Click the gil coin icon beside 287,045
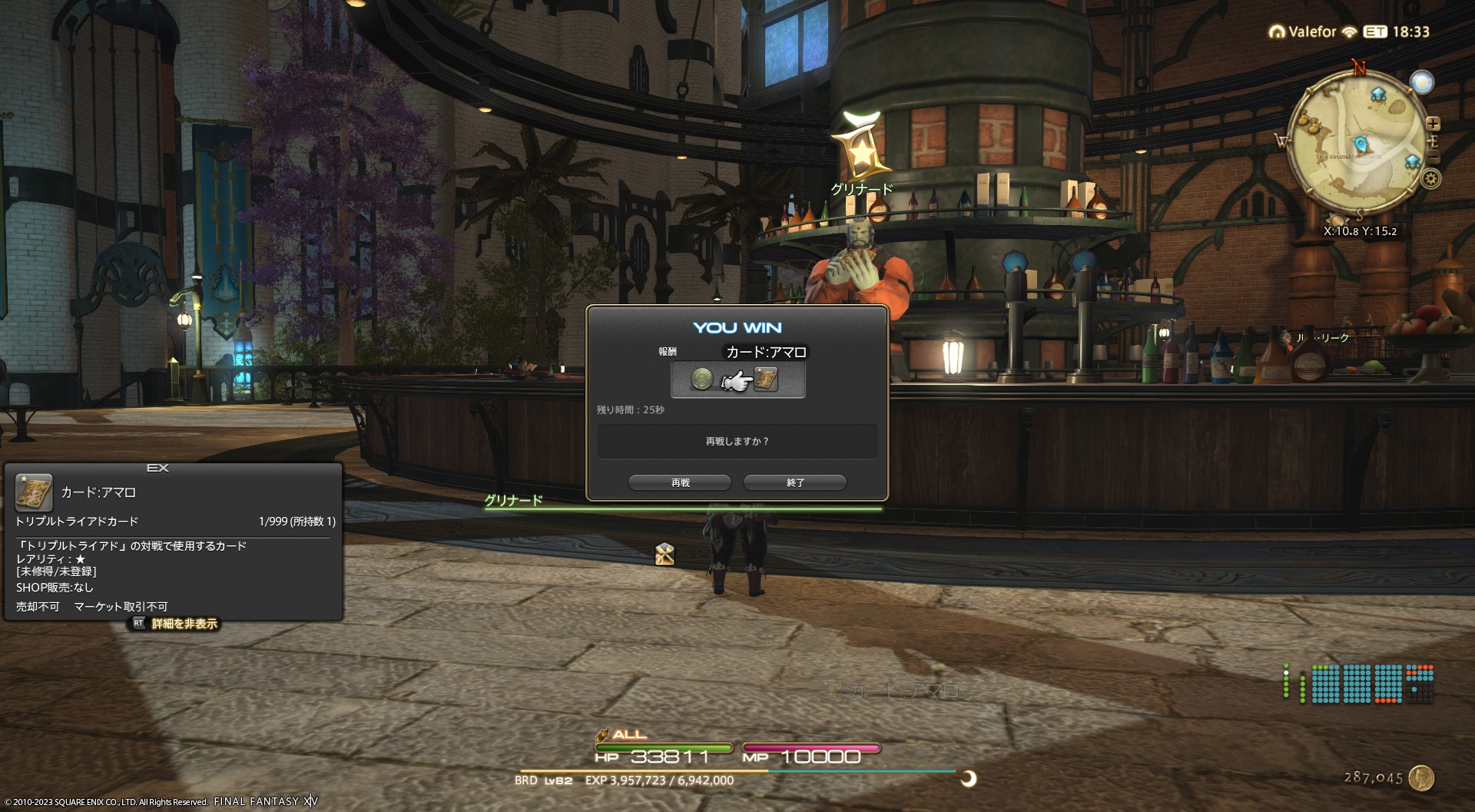 (1422, 777)
